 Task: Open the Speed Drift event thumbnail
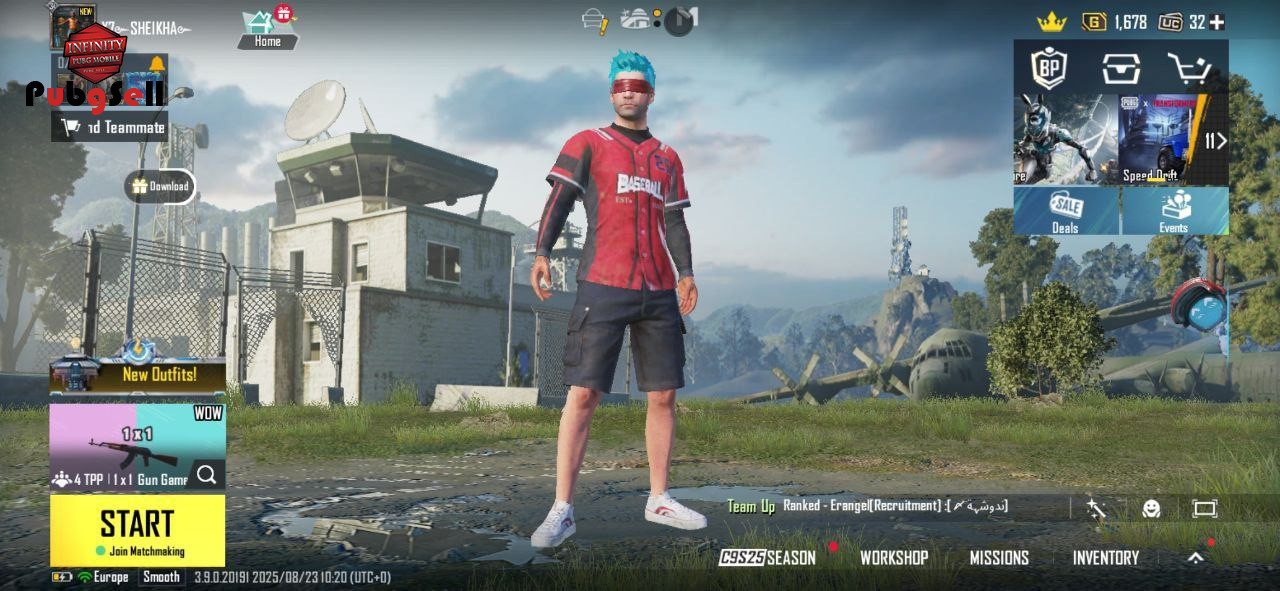(1155, 140)
